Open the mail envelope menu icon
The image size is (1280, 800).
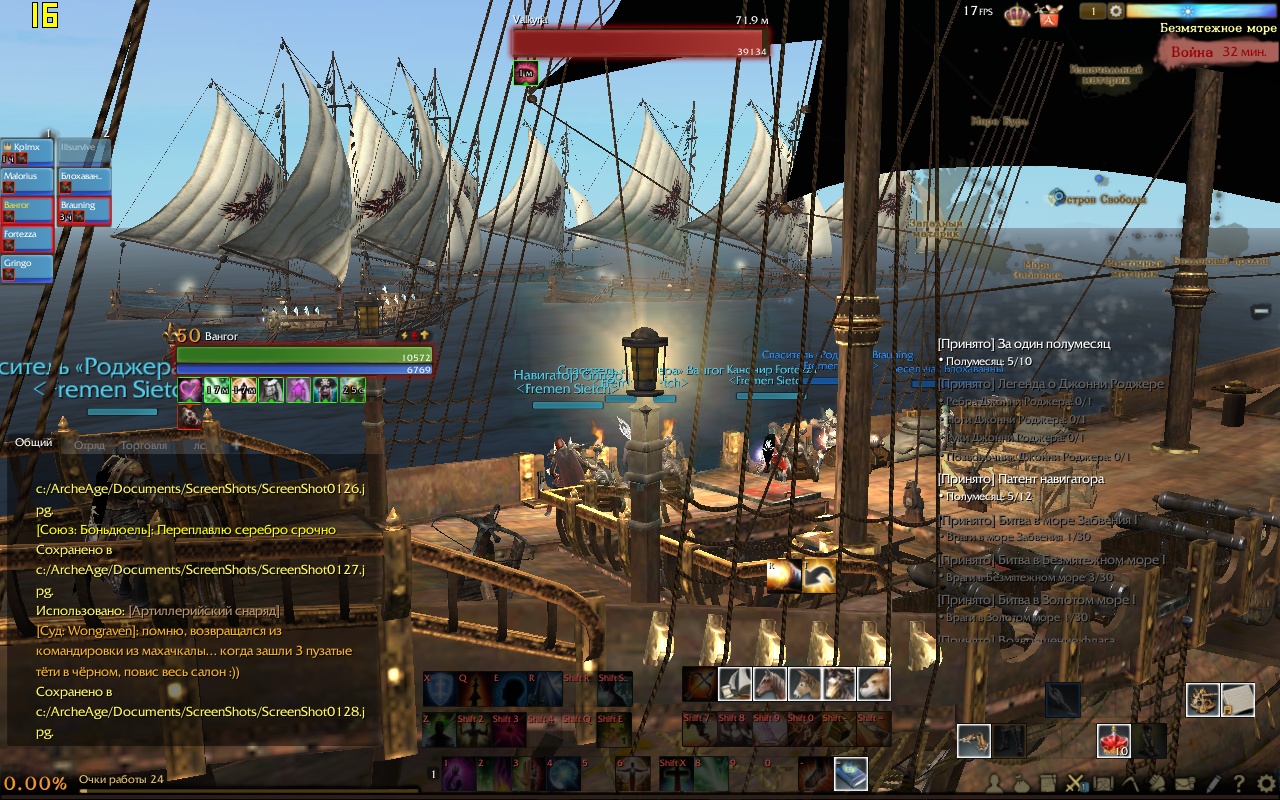[1184, 784]
